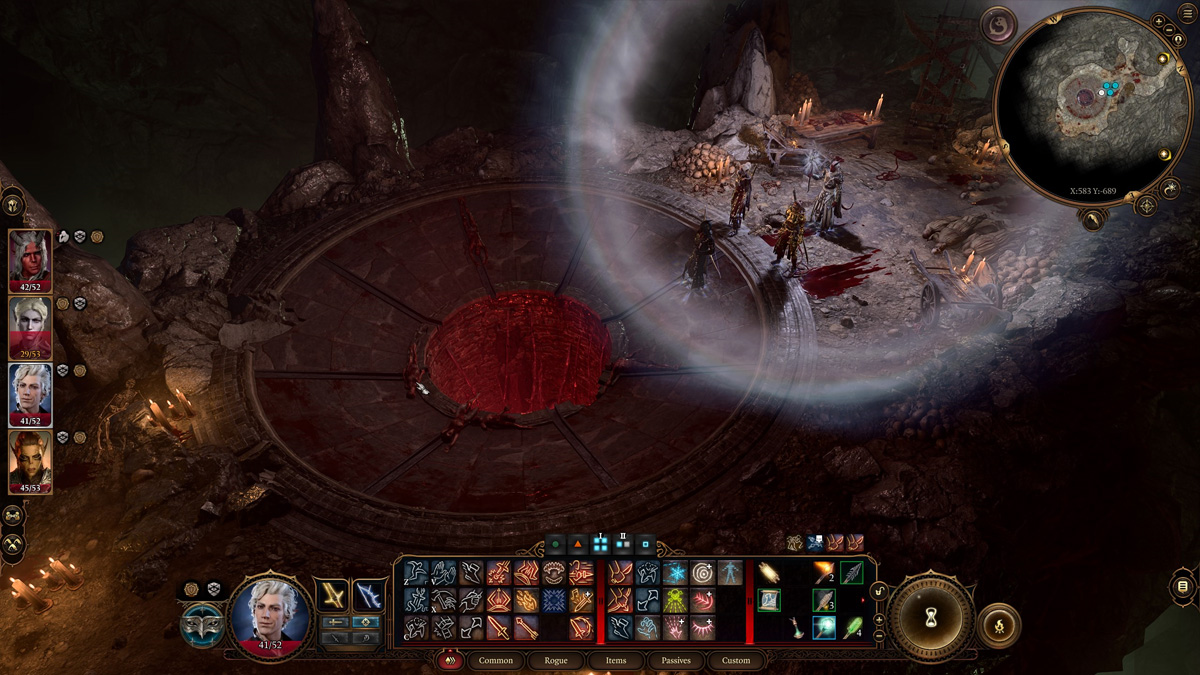Viewport: 1200px width, 675px height.
Task: Select the red horned party member portrait
Action: tap(30, 257)
